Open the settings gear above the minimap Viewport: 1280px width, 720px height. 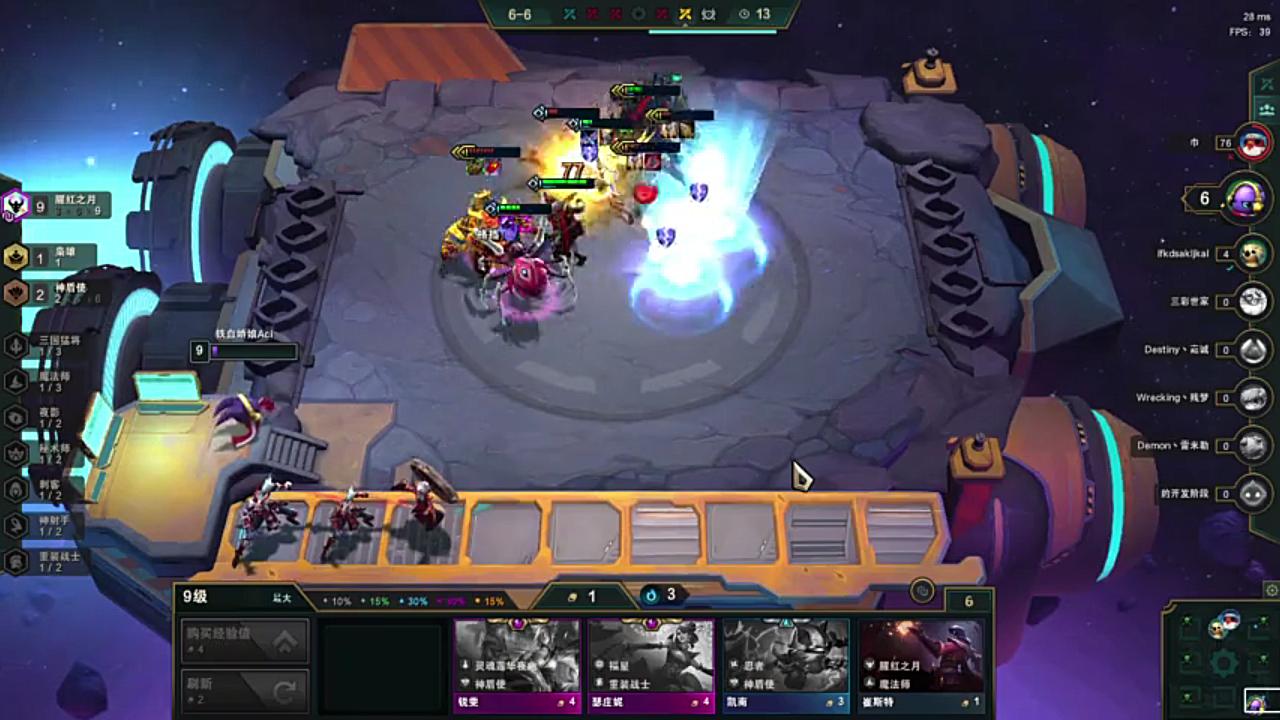pyautogui.click(x=1271, y=590)
